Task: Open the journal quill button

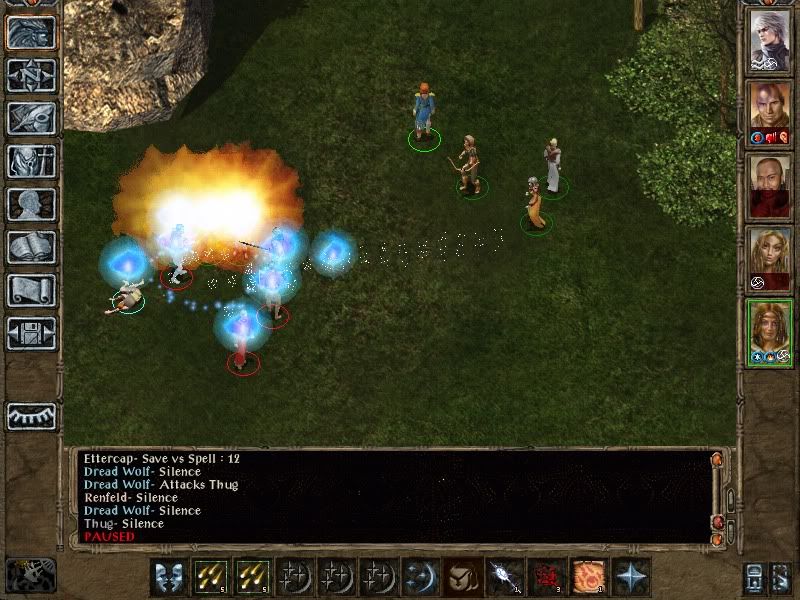Action: (x=31, y=118)
